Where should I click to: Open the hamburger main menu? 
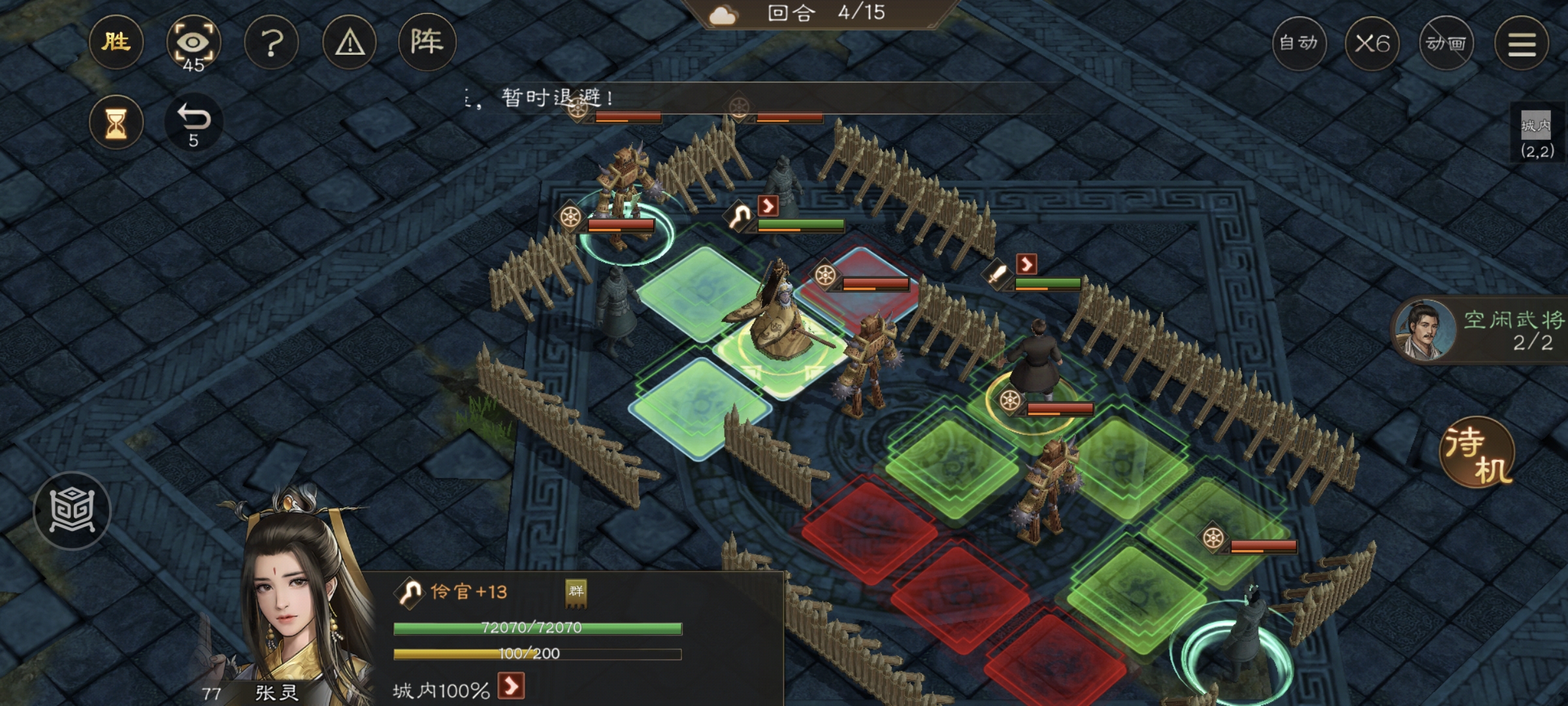click(x=1522, y=44)
